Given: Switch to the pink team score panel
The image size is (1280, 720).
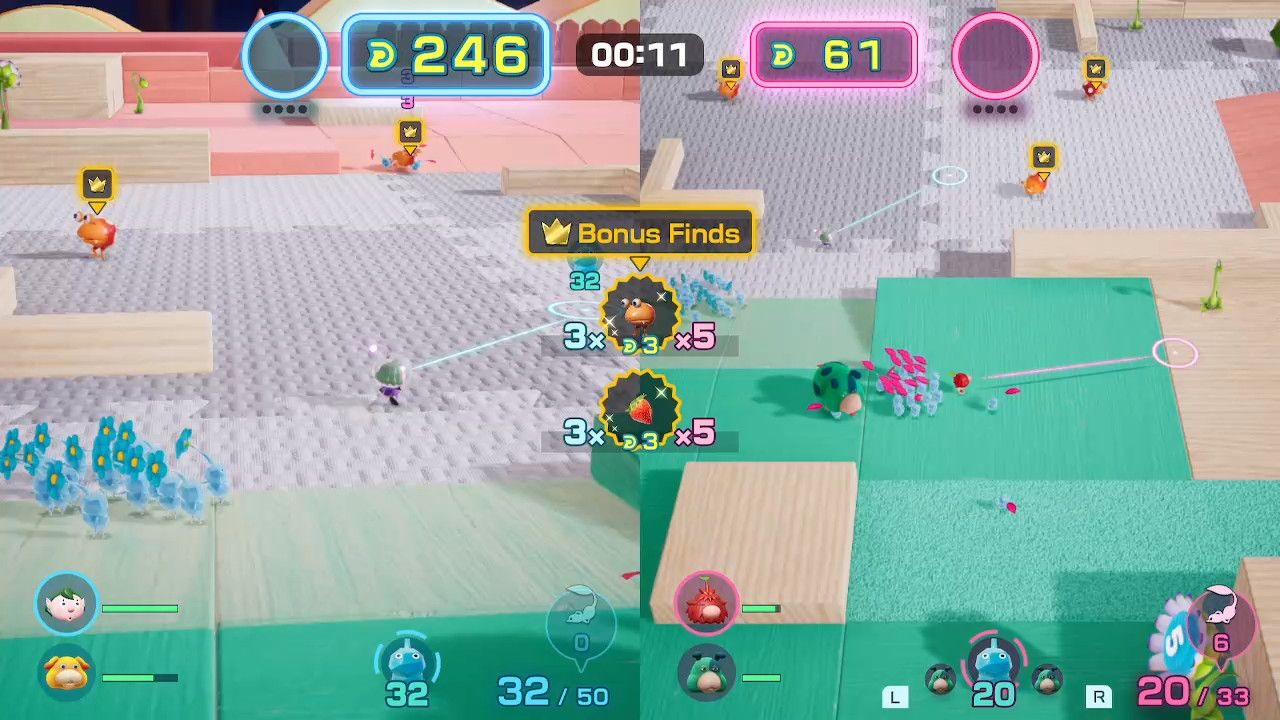Looking at the screenshot, I should (833, 55).
